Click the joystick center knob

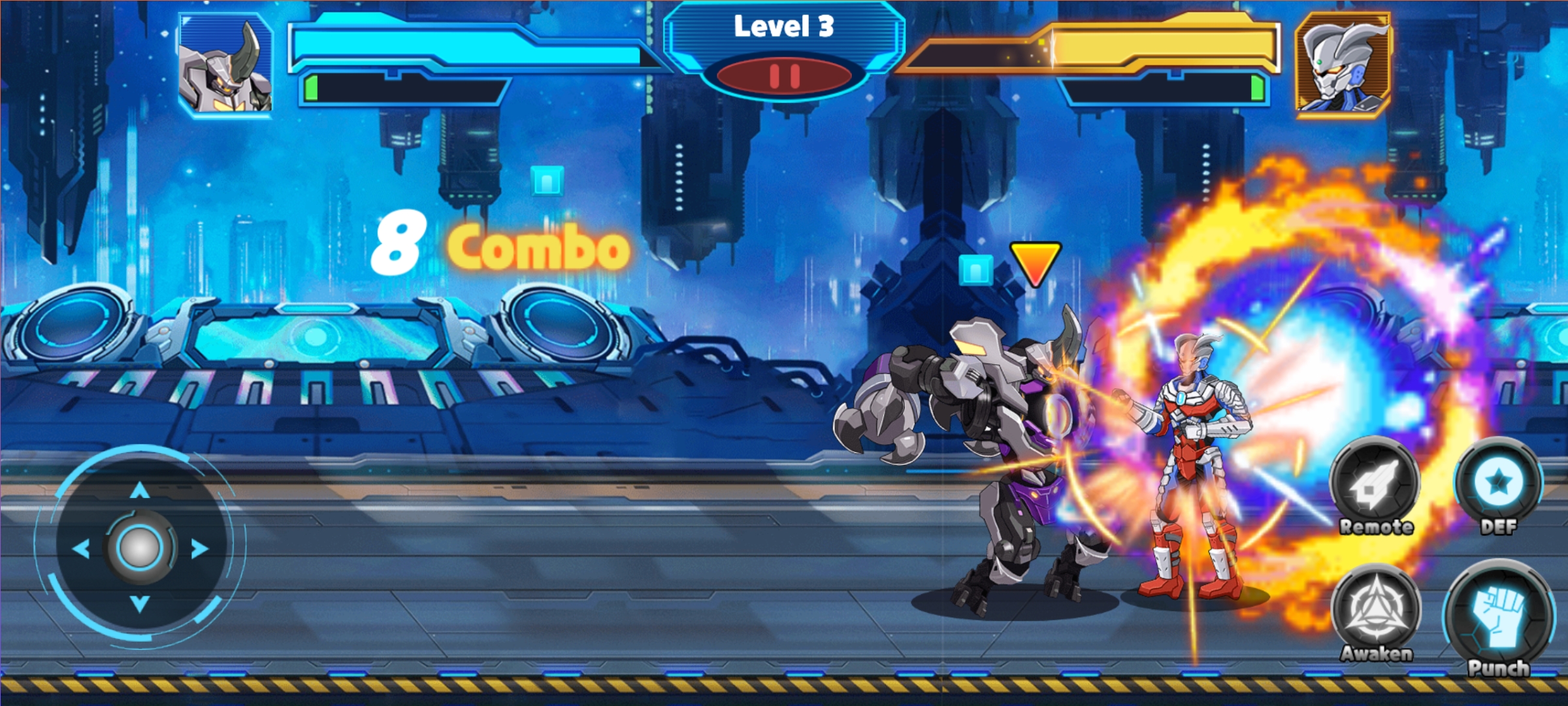[x=139, y=548]
